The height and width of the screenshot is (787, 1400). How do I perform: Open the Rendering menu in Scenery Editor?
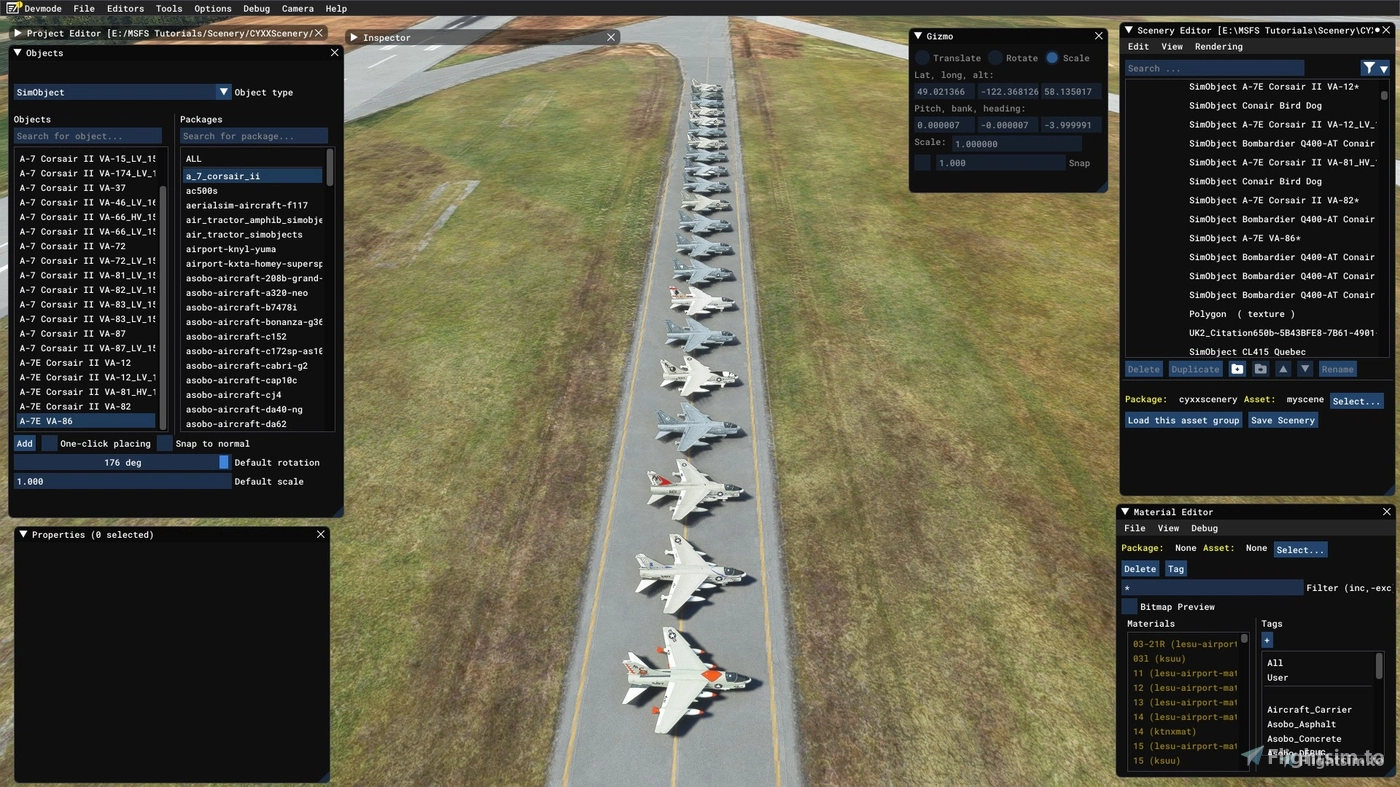click(1219, 46)
